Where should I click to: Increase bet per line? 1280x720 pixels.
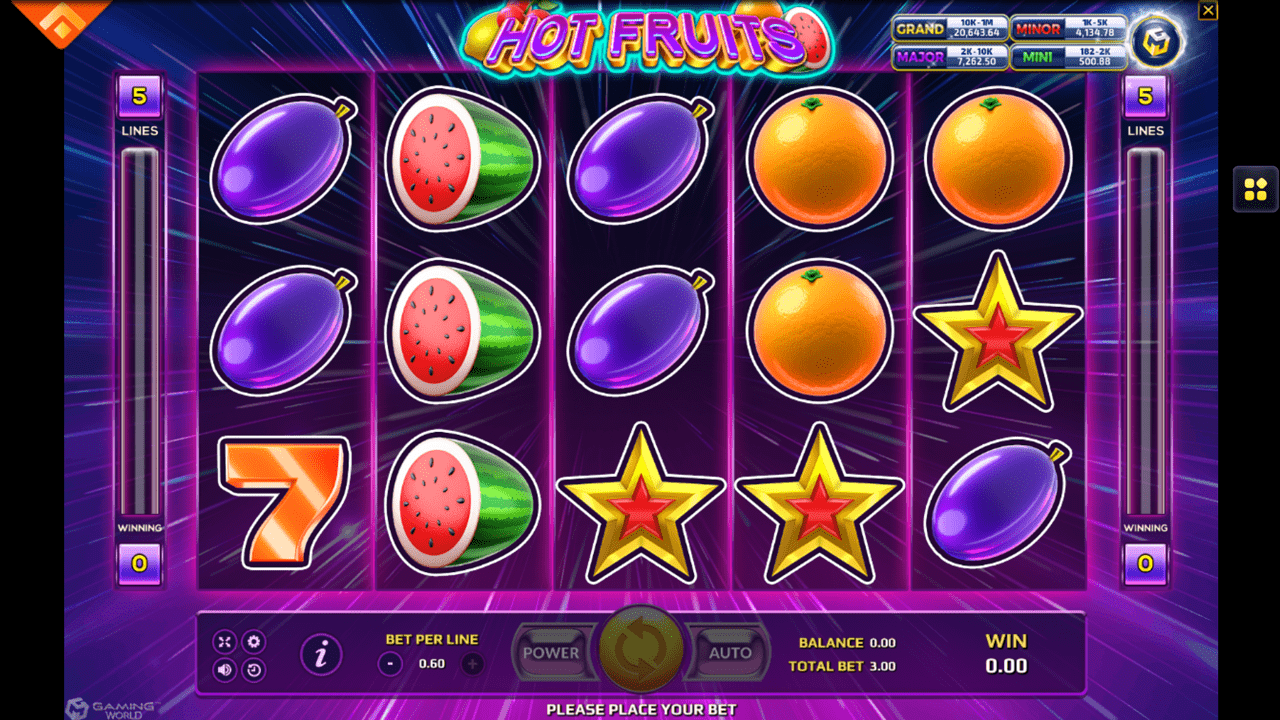pyautogui.click(x=471, y=661)
